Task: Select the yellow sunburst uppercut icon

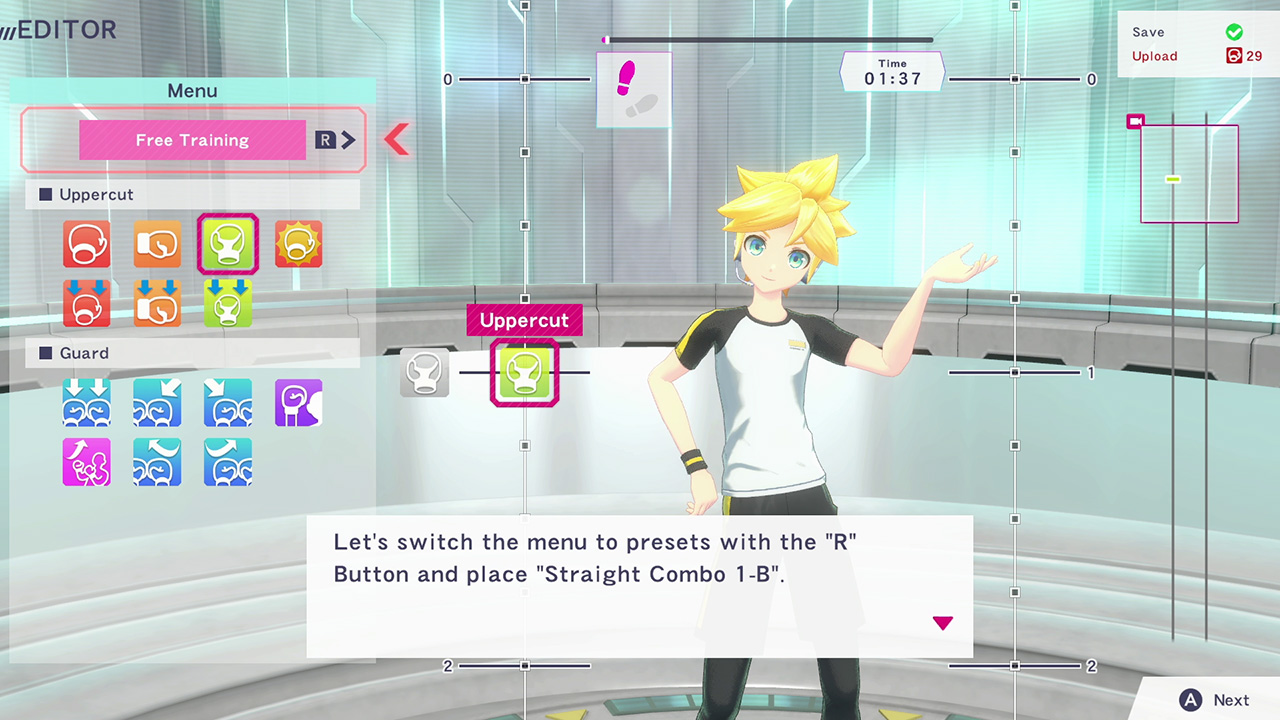Action: pos(298,244)
